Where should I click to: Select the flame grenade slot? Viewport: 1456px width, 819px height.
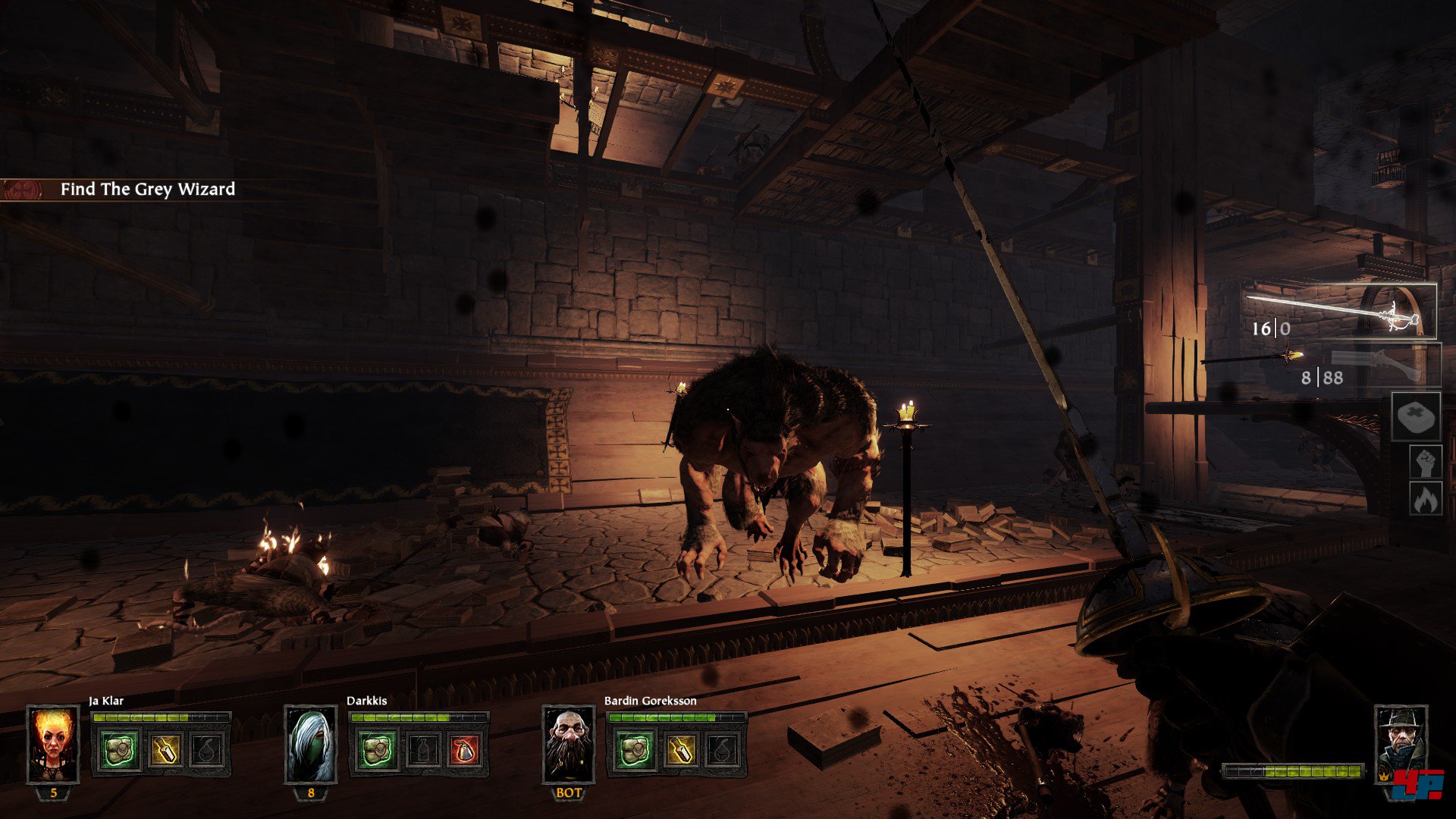(1425, 499)
